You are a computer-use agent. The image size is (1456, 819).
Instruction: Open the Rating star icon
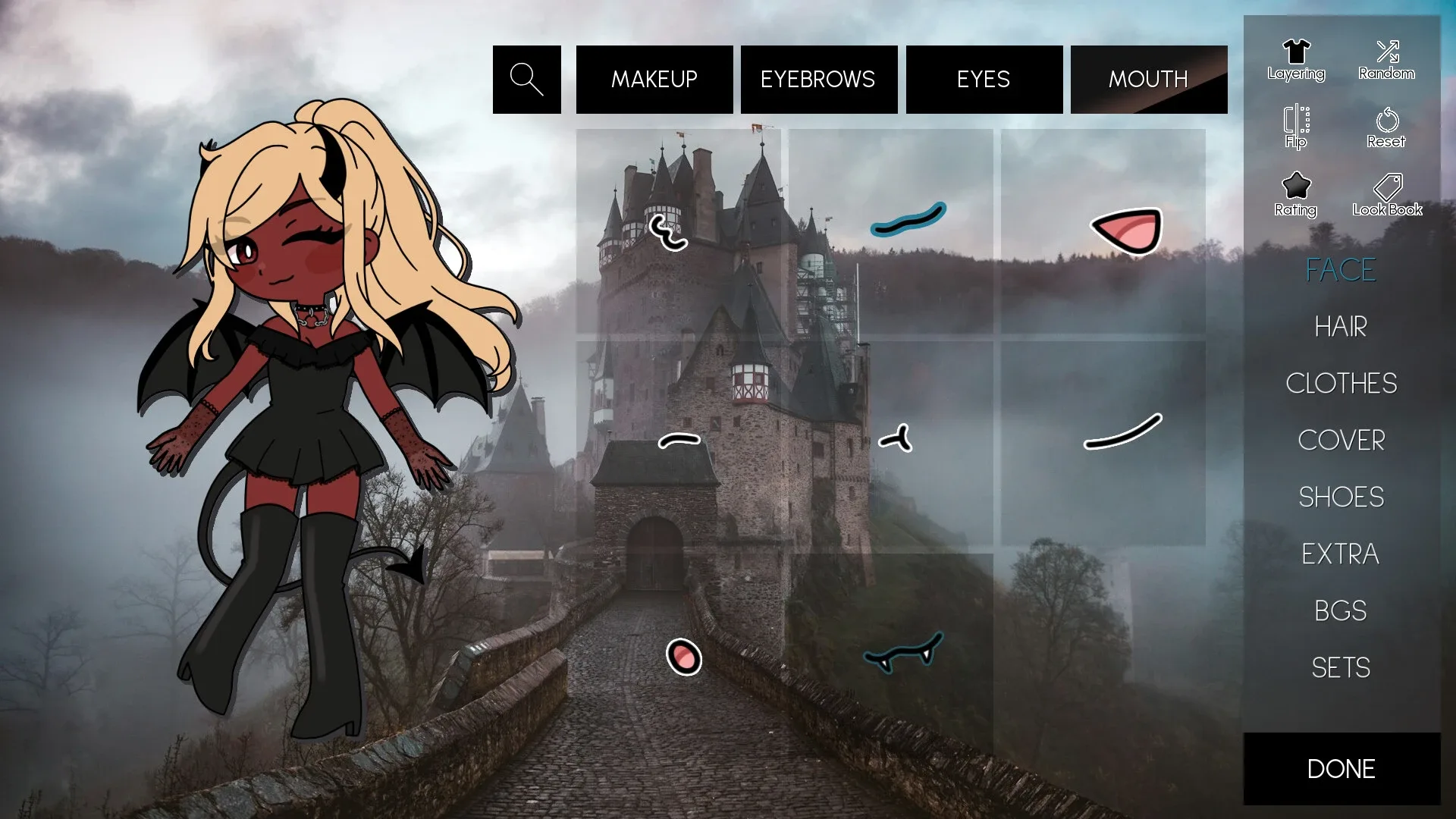[1295, 190]
